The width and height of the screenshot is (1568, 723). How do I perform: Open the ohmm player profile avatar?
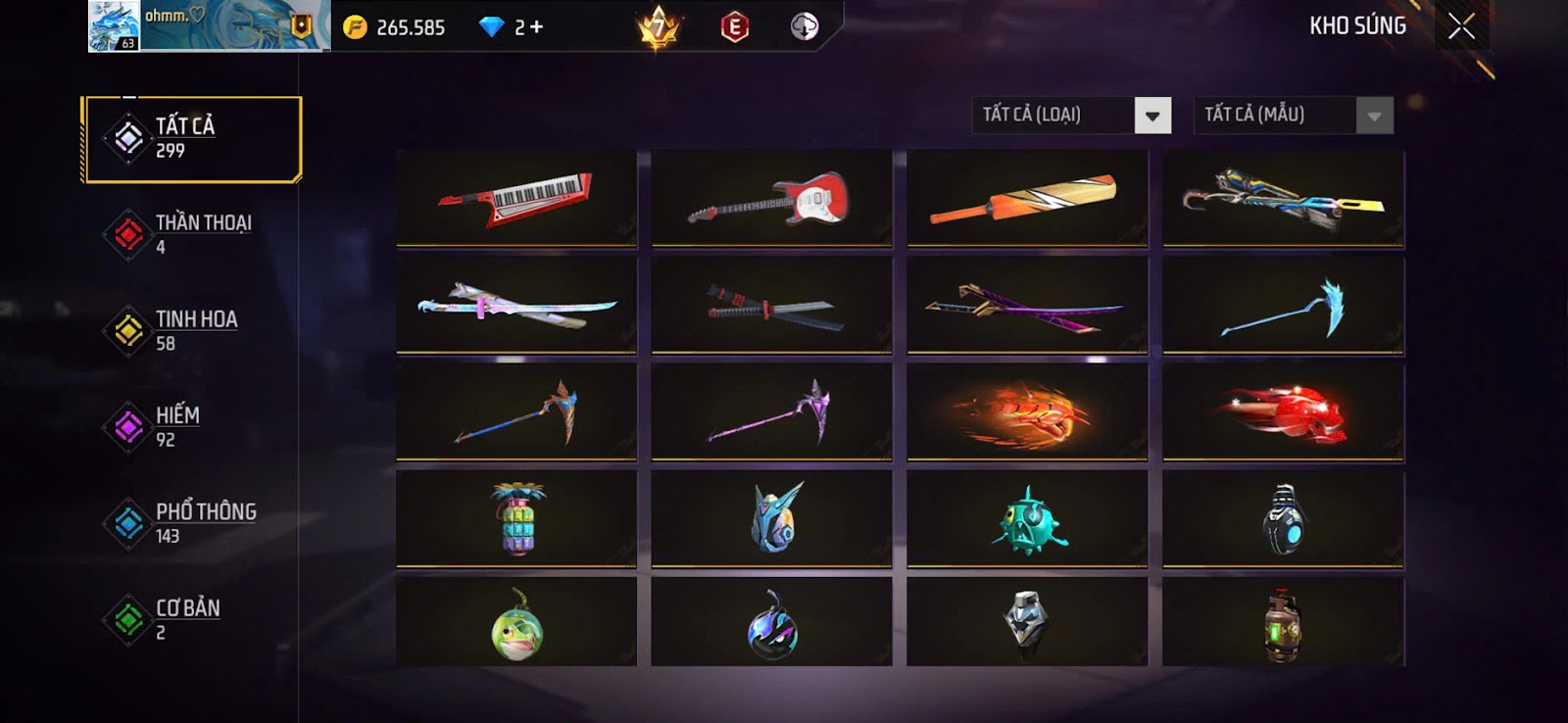[x=114, y=26]
